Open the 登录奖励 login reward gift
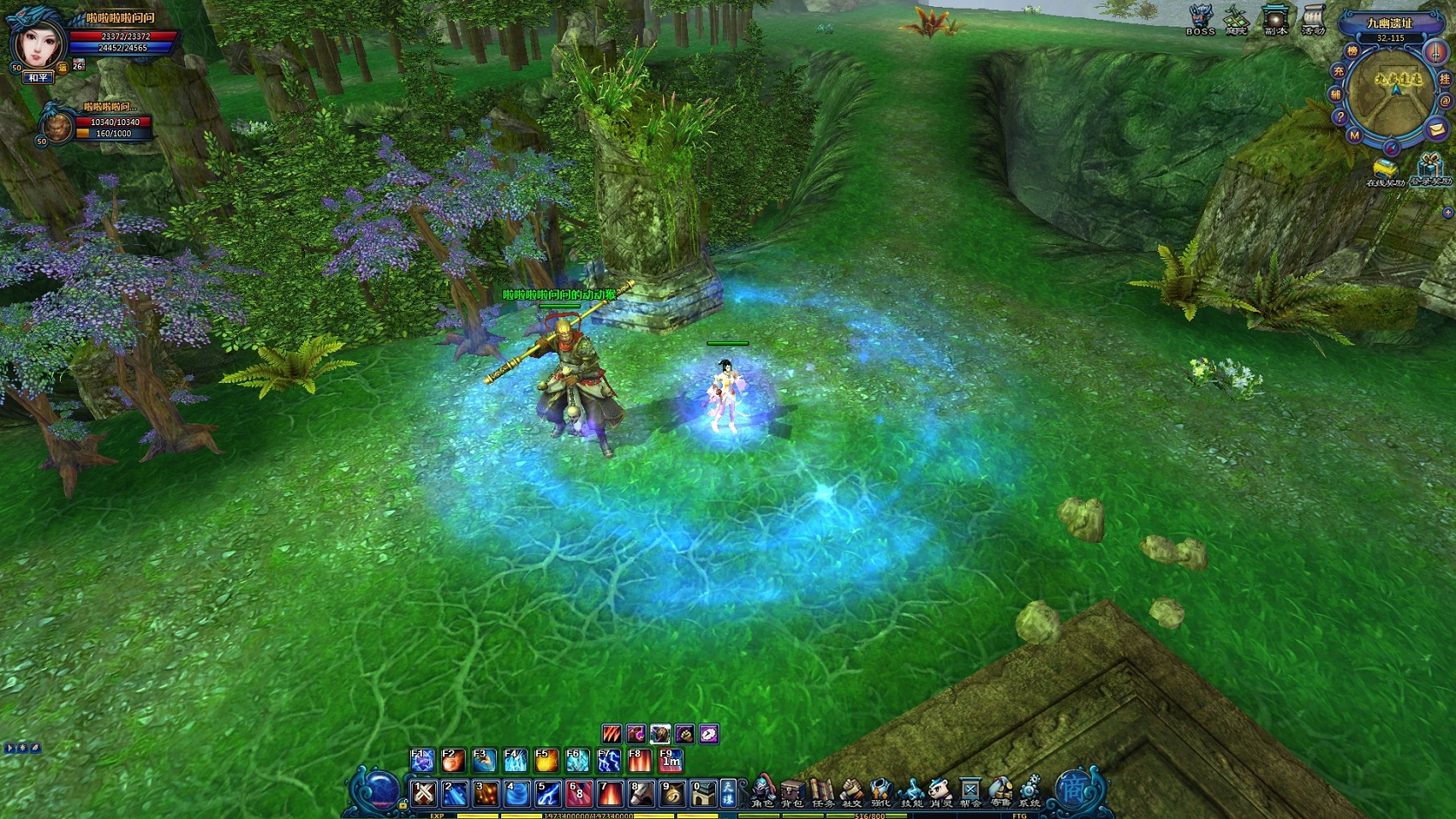1456x819 pixels. [1430, 168]
